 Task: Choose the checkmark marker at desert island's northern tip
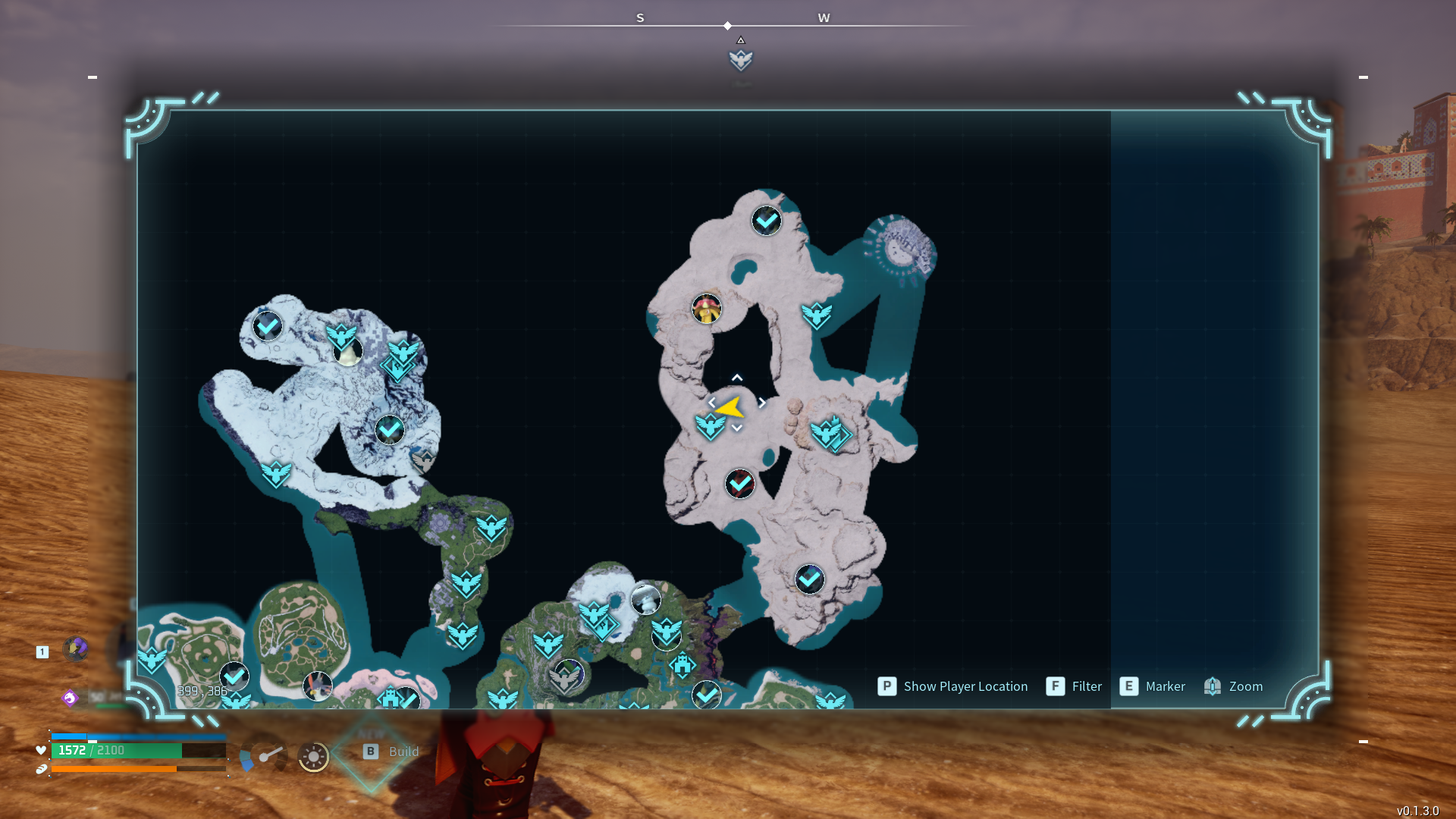pyautogui.click(x=767, y=221)
